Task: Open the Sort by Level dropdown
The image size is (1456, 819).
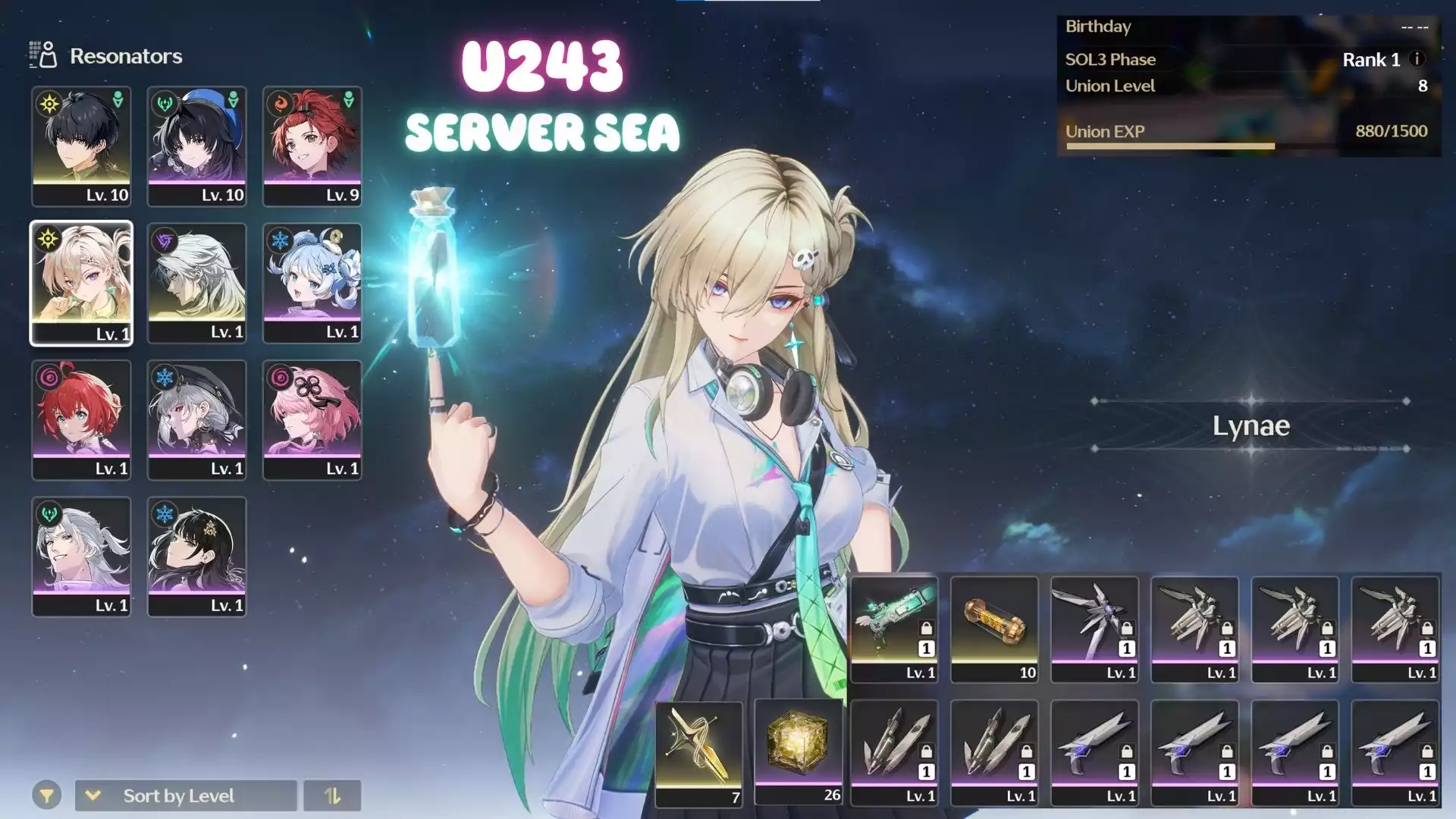Action: click(186, 795)
